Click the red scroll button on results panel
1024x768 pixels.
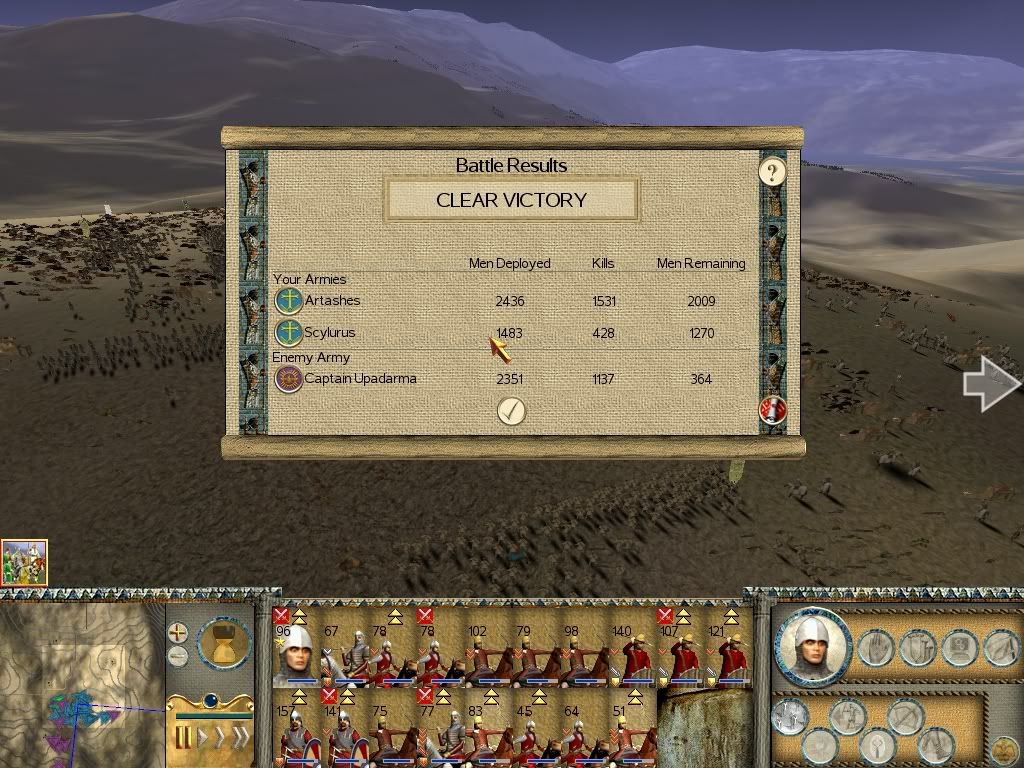pos(772,409)
